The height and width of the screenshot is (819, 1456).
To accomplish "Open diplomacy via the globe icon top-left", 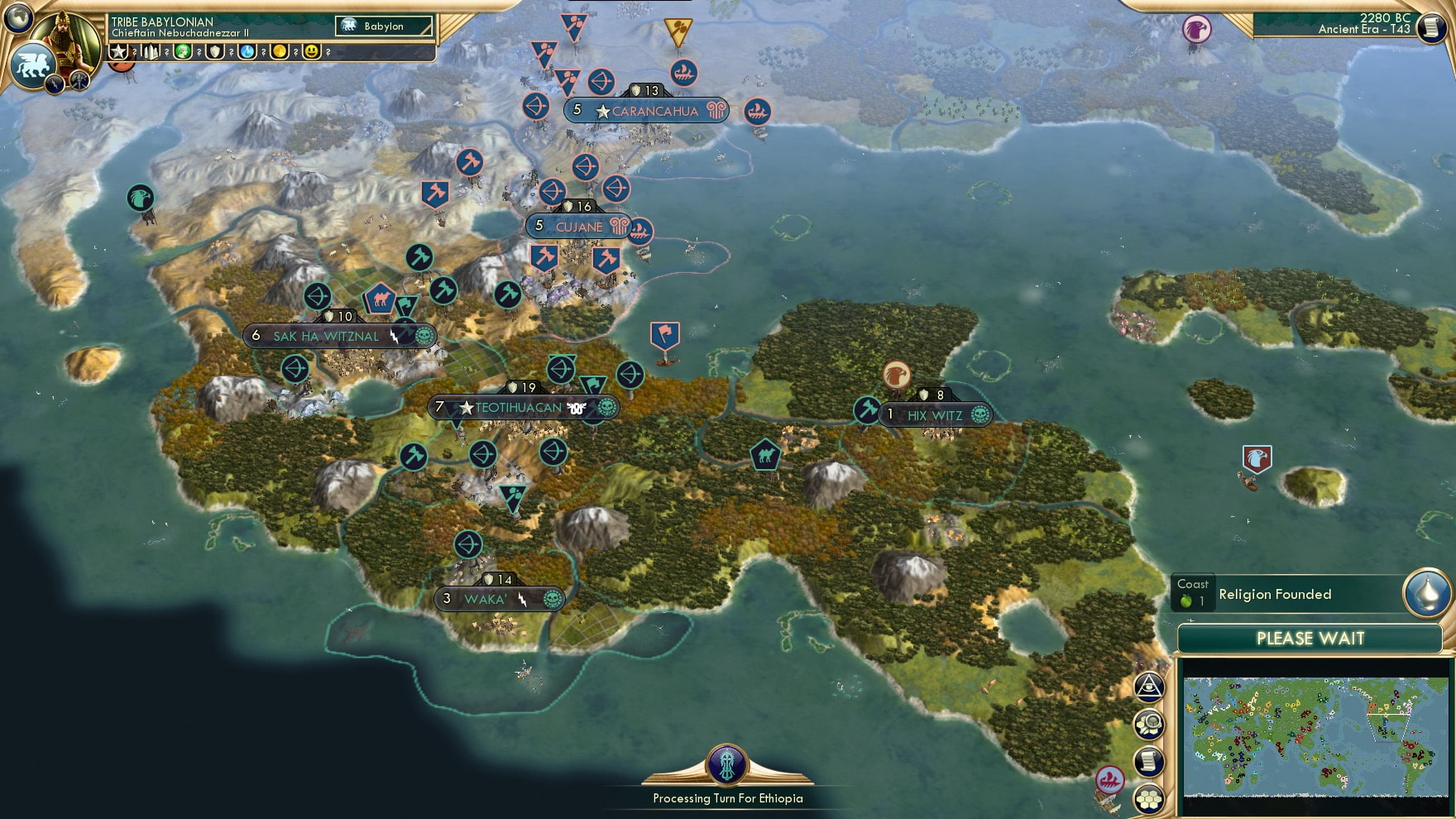I will coord(18,18).
